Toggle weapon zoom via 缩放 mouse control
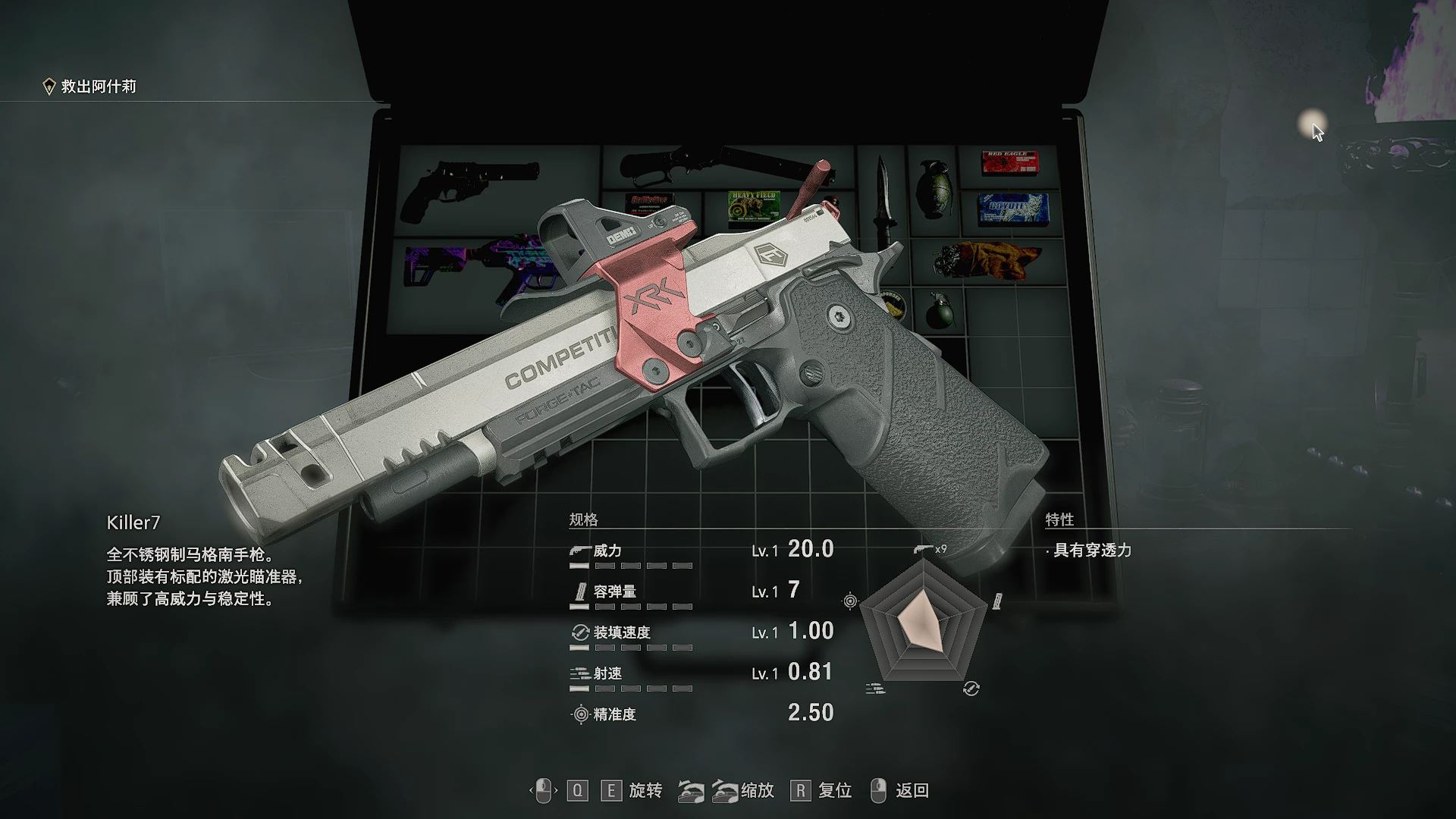 point(709,790)
